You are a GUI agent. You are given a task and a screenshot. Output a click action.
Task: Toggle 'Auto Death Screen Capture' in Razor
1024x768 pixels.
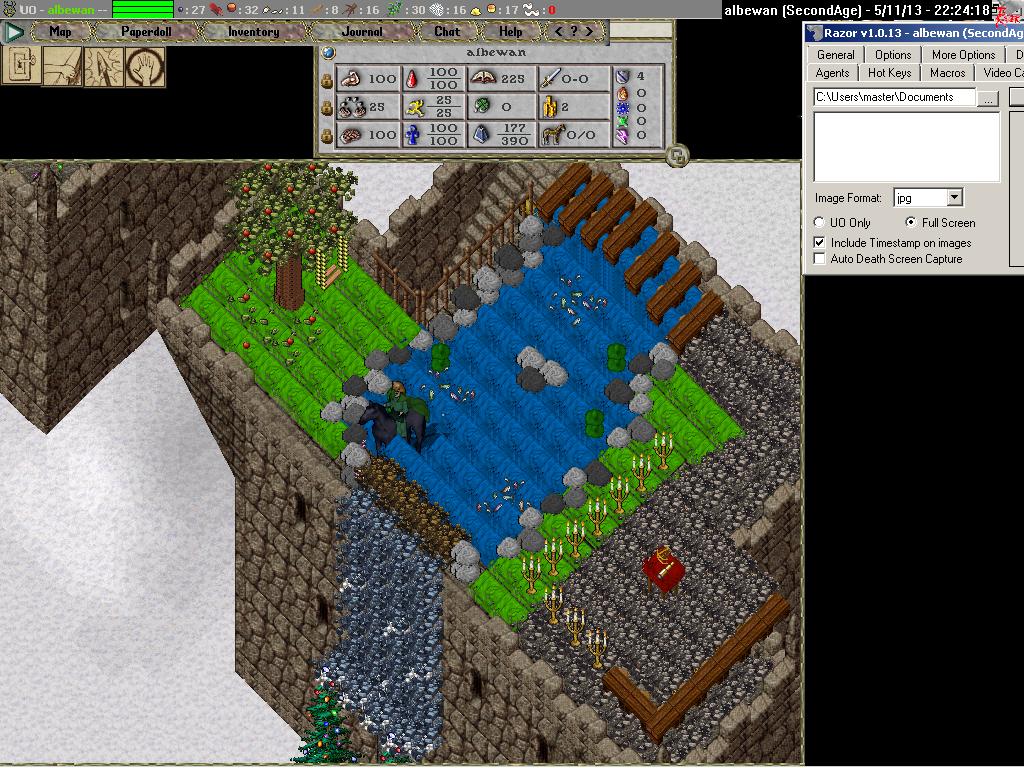click(x=820, y=259)
